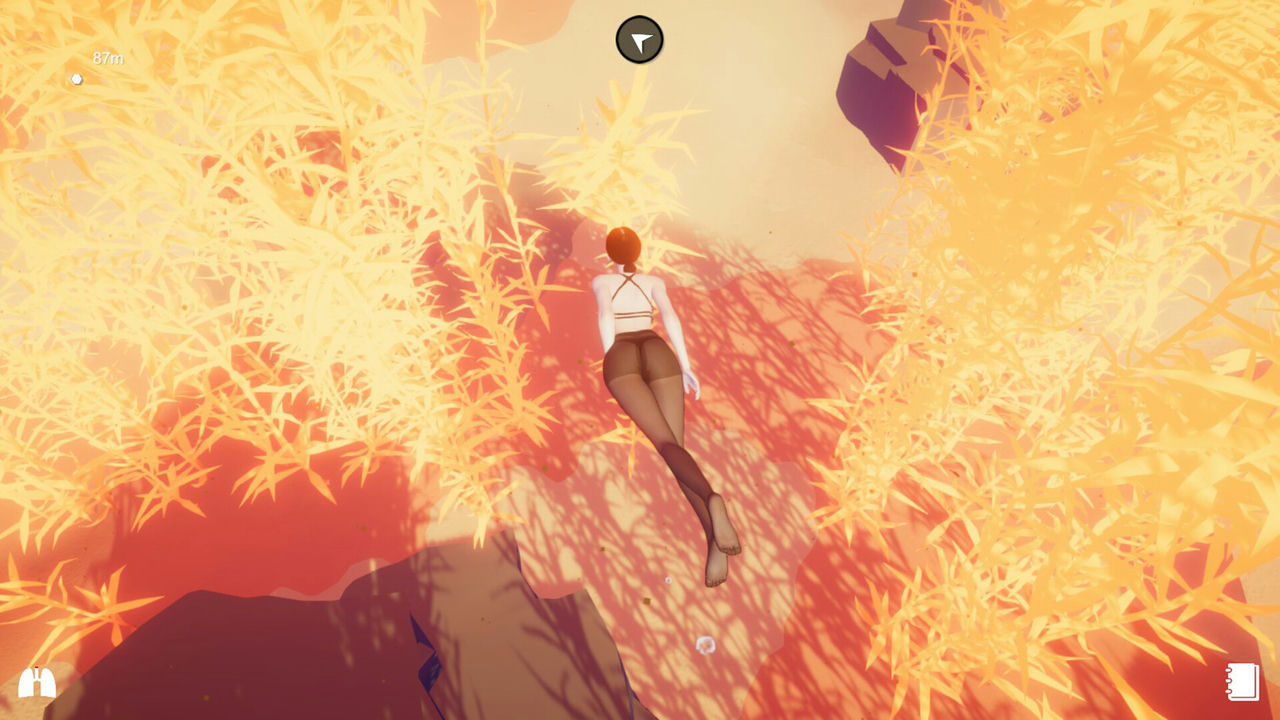The width and height of the screenshot is (1280, 720).
Task: Click the compass arrow direction indicator
Action: pos(639,40)
